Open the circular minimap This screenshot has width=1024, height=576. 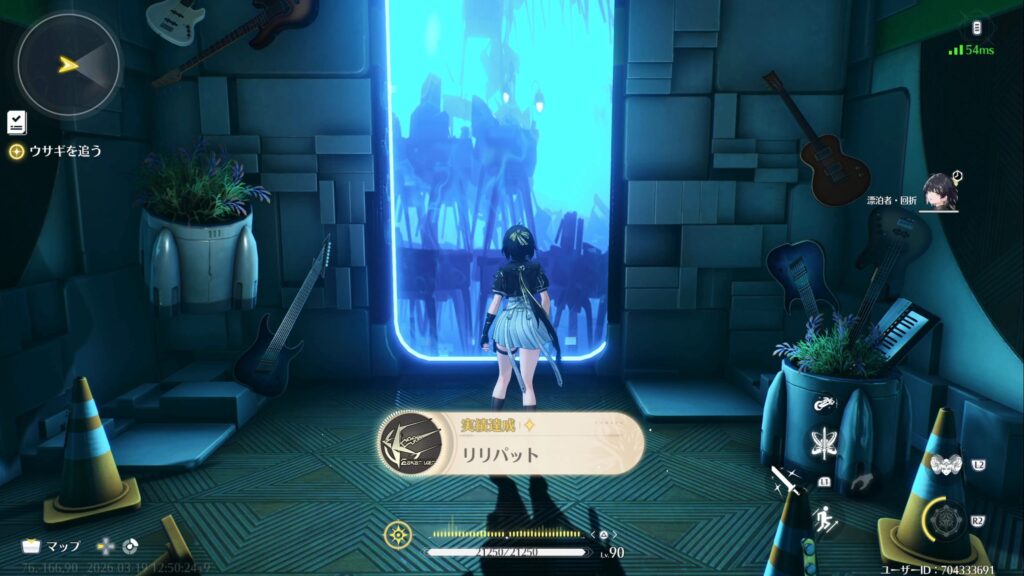pos(68,65)
